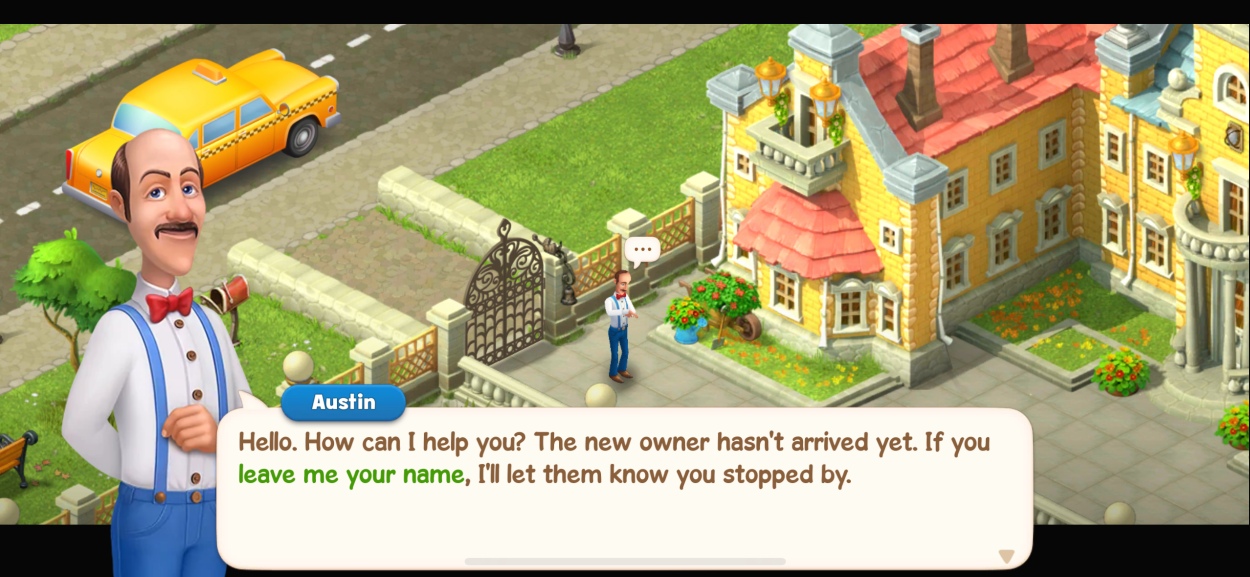Image resolution: width=1250 pixels, height=577 pixels.
Task: Tap Austin's dialogue text box
Action: [x=624, y=488]
